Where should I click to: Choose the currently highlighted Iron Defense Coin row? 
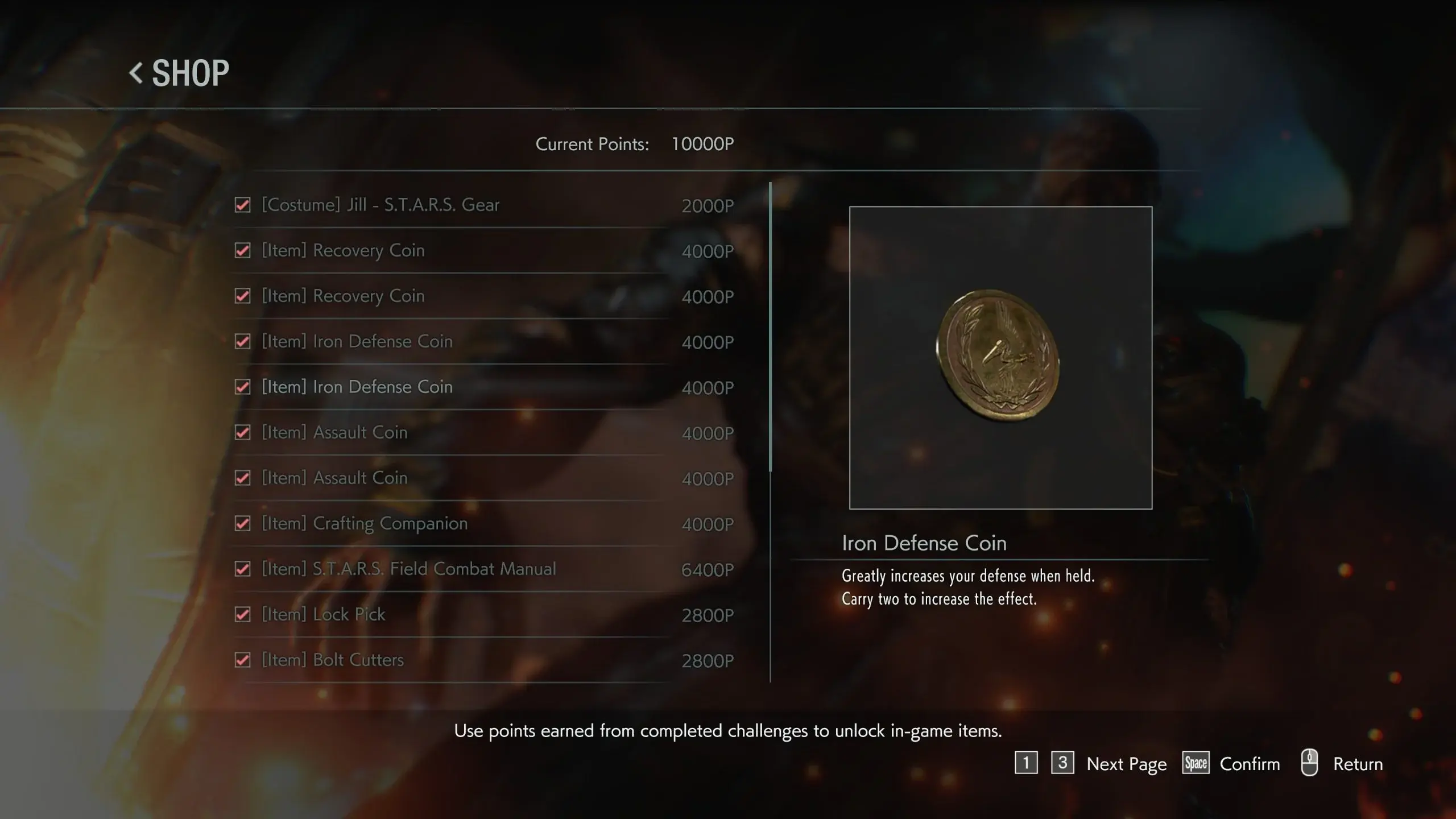coord(357,387)
